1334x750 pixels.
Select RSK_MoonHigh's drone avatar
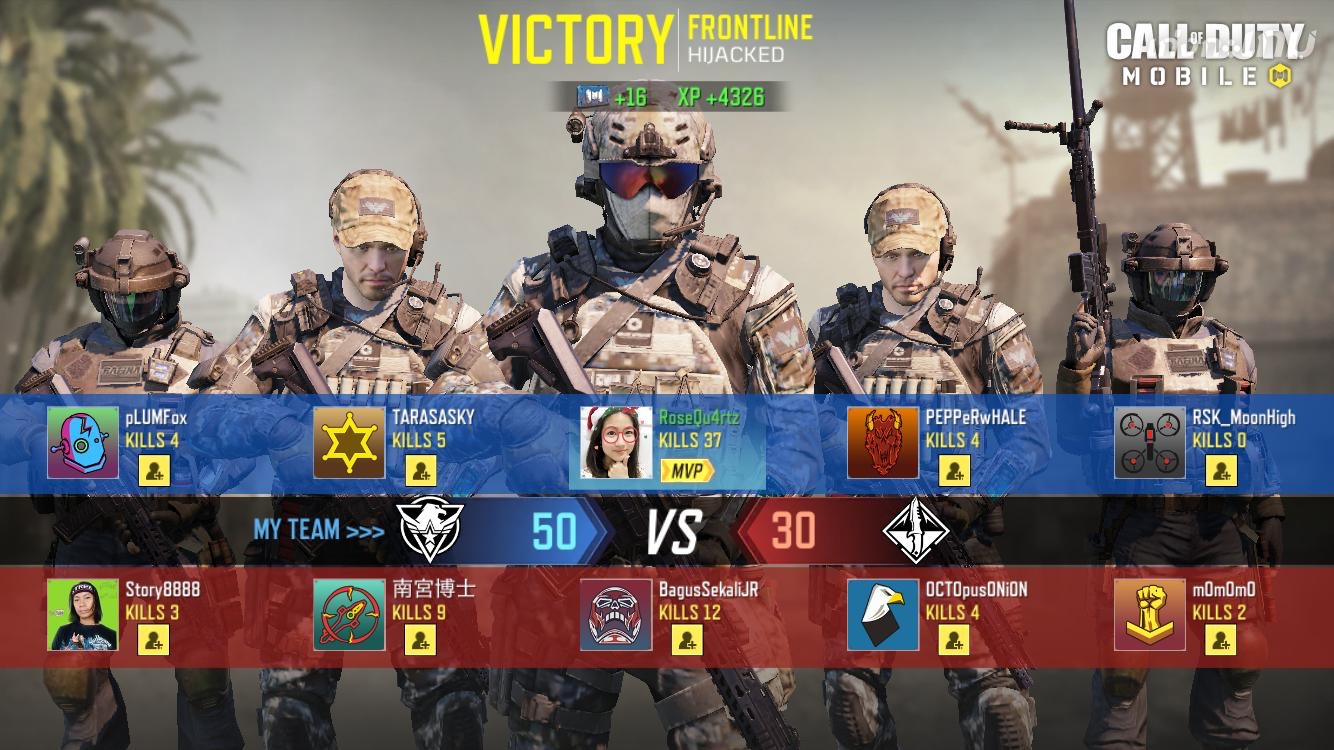pyautogui.click(x=1150, y=442)
